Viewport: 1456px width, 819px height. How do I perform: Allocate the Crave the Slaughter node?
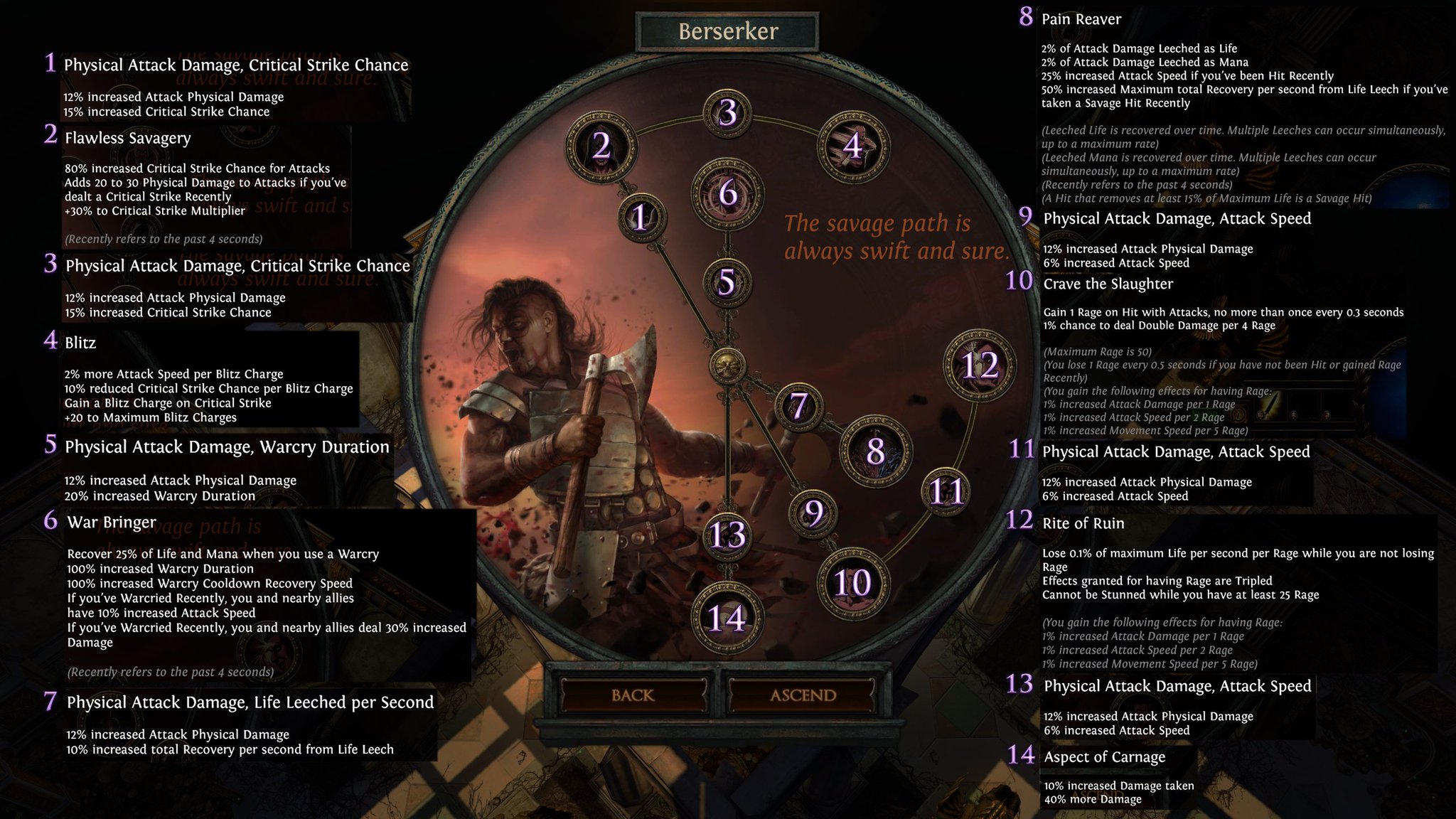click(852, 581)
